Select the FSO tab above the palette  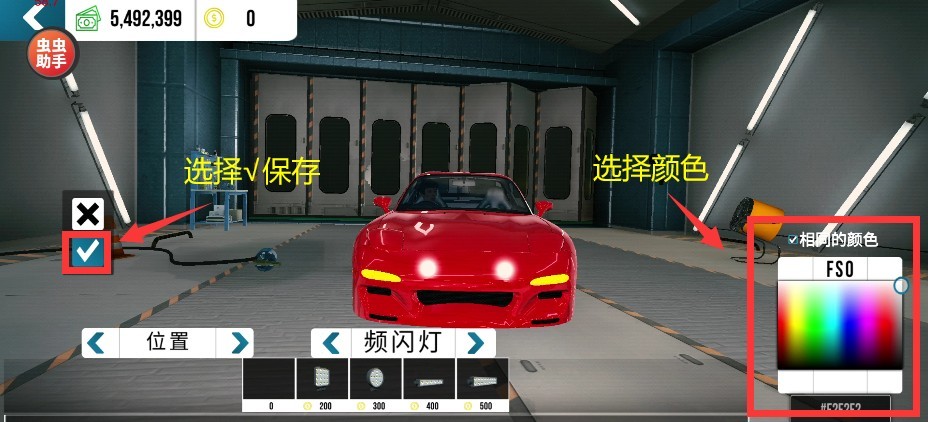click(x=839, y=269)
